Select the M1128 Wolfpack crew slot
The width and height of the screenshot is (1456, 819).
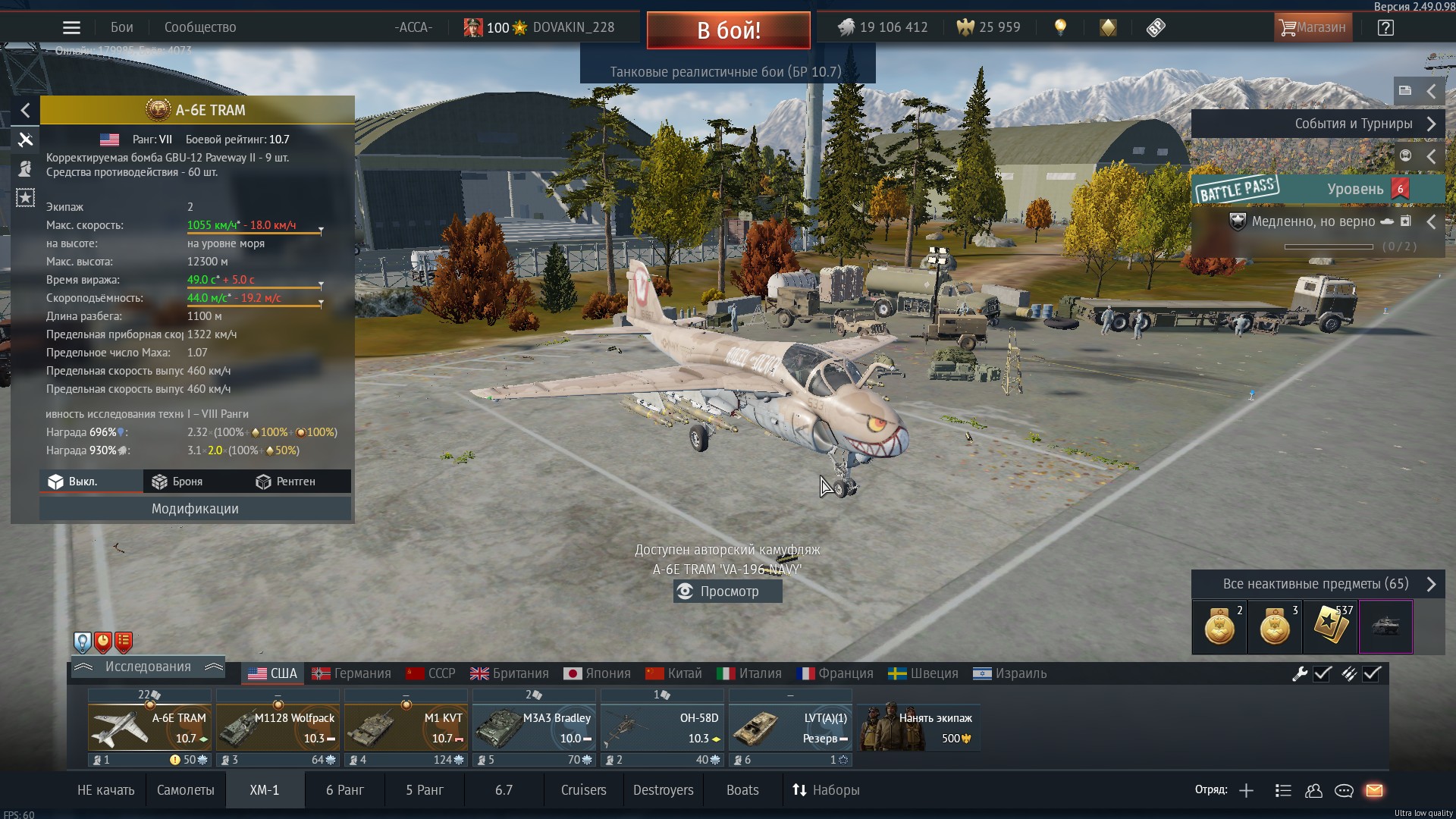point(278,727)
